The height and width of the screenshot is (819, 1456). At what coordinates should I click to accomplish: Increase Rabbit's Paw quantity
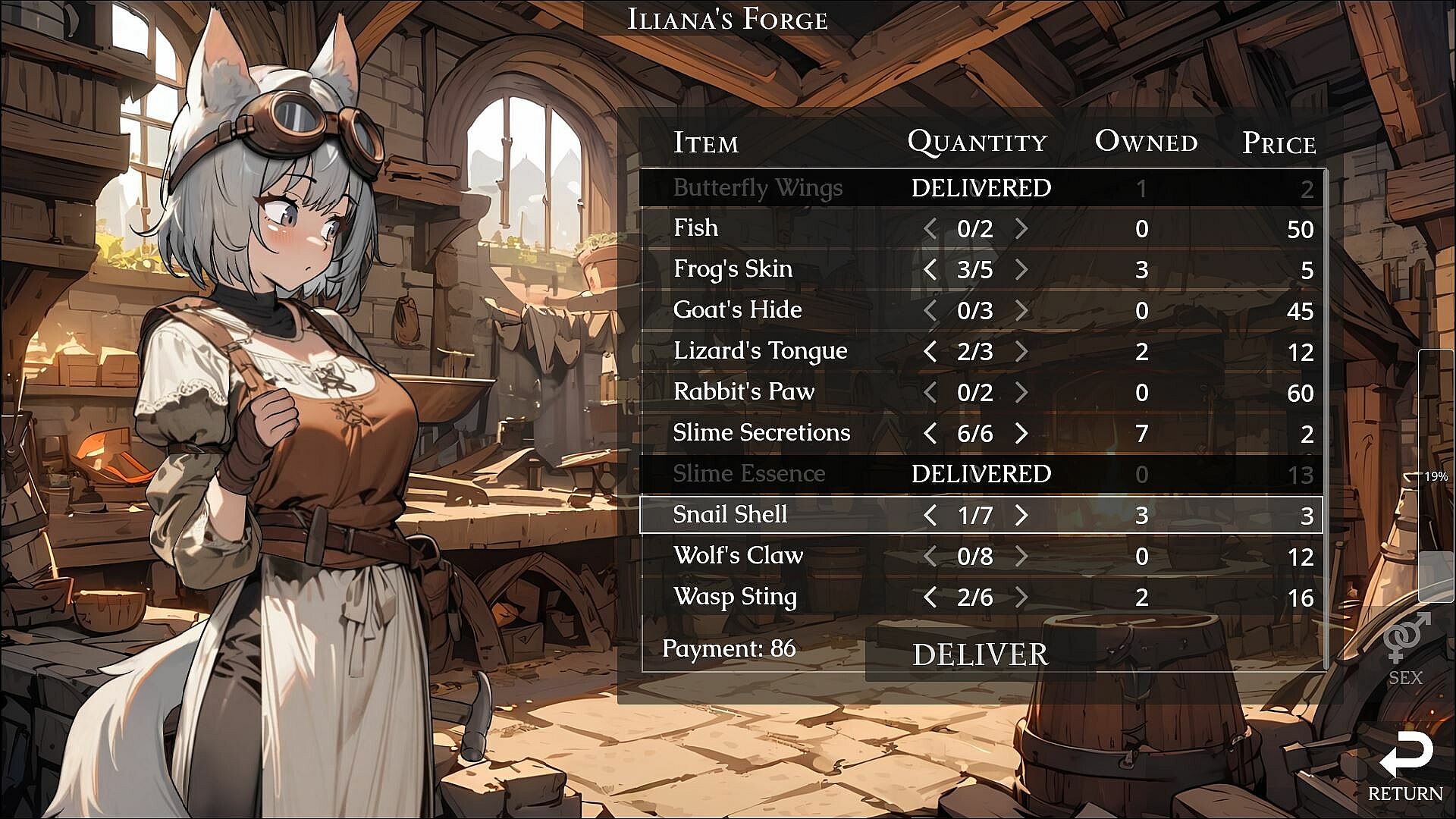coord(1021,392)
